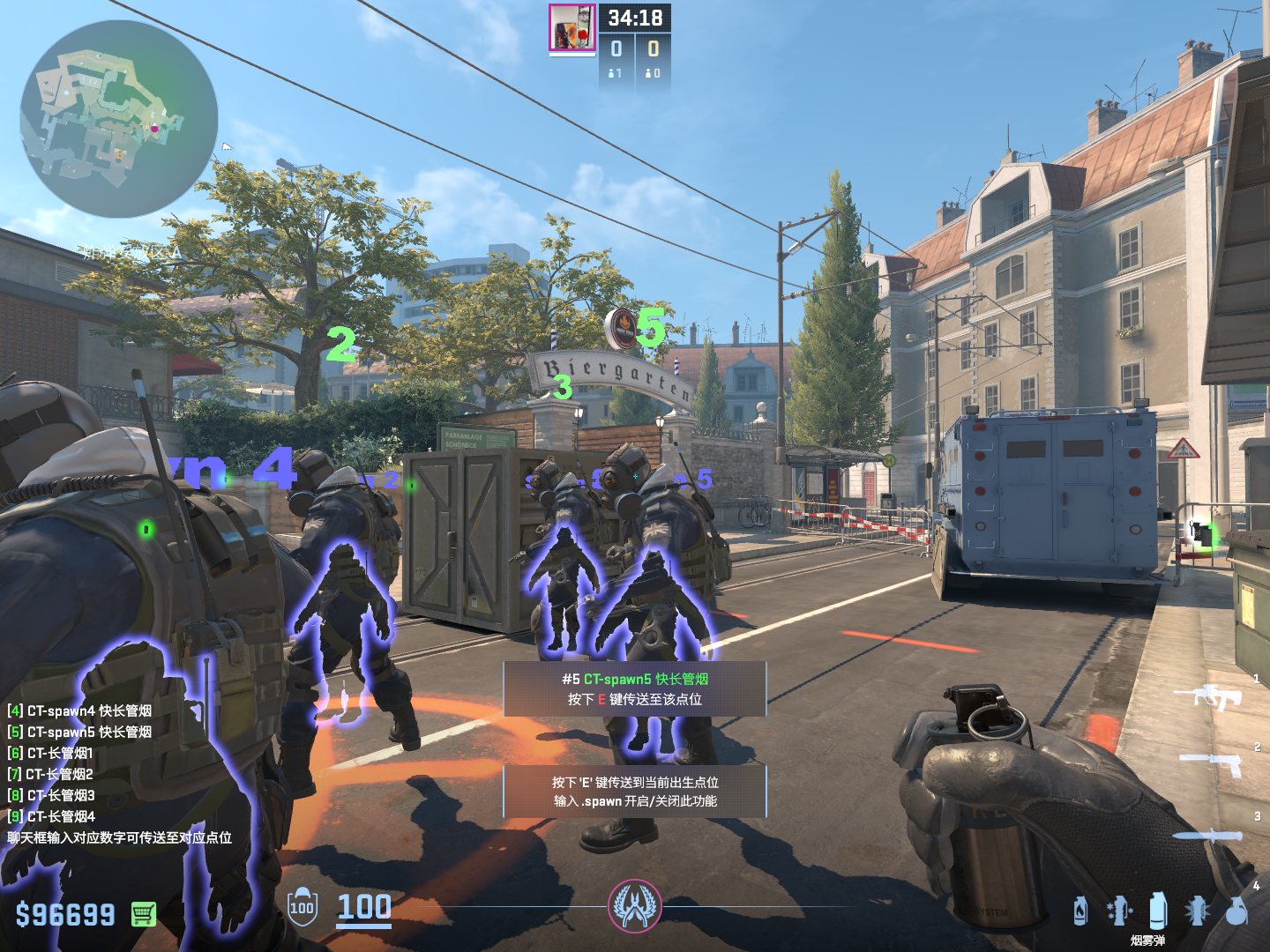Select the CT-spawn4 快长管烟 list entry

click(80, 710)
